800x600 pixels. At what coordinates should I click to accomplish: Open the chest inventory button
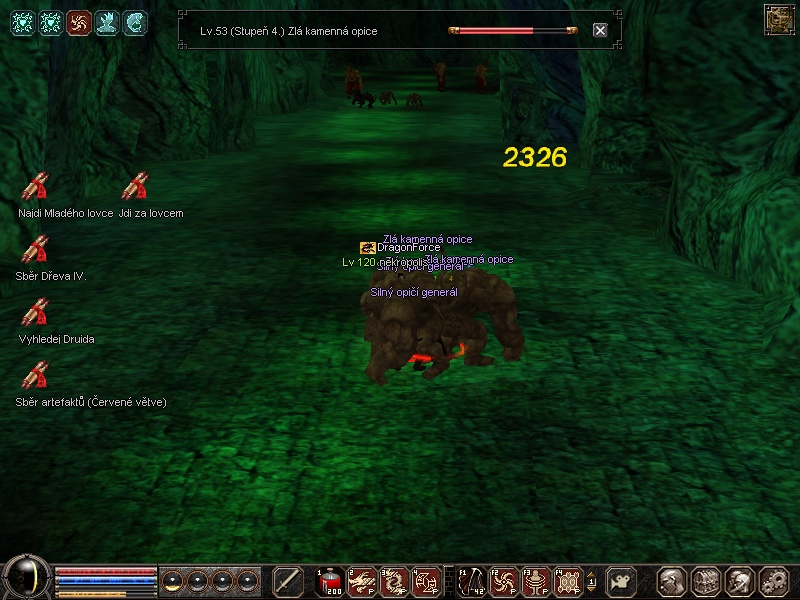(705, 581)
